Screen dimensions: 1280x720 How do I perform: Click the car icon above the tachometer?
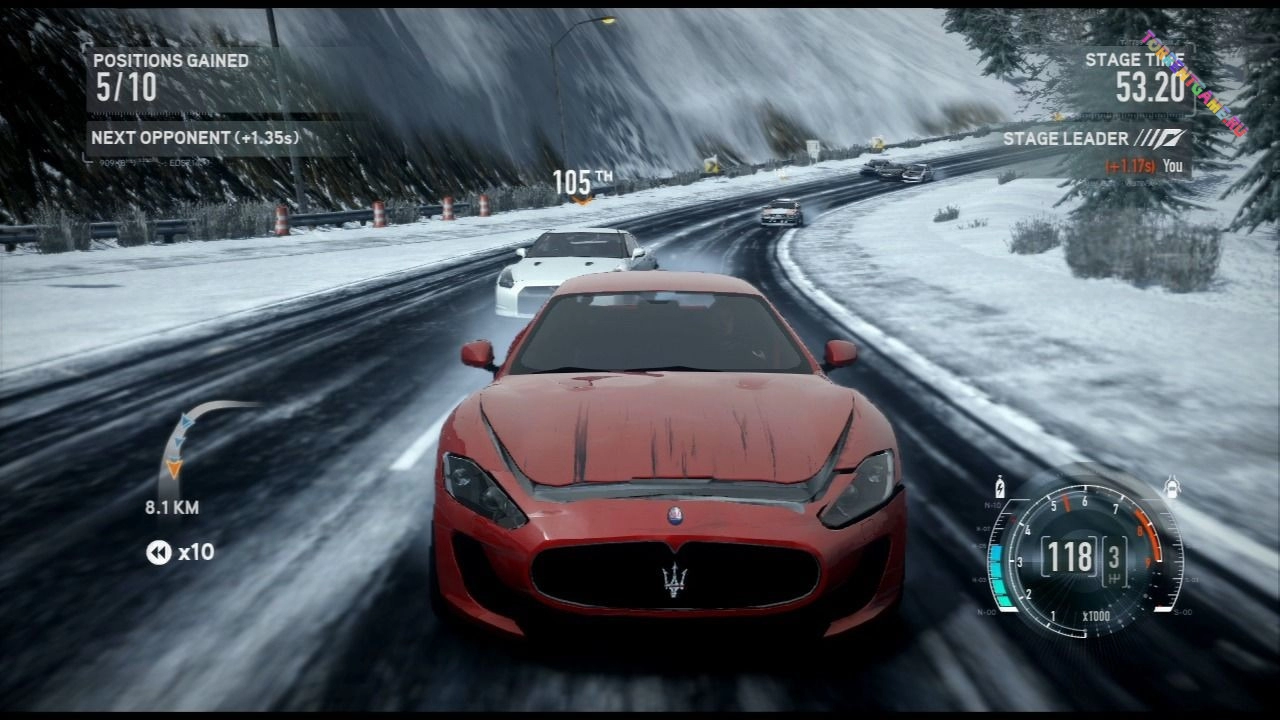[1172, 488]
